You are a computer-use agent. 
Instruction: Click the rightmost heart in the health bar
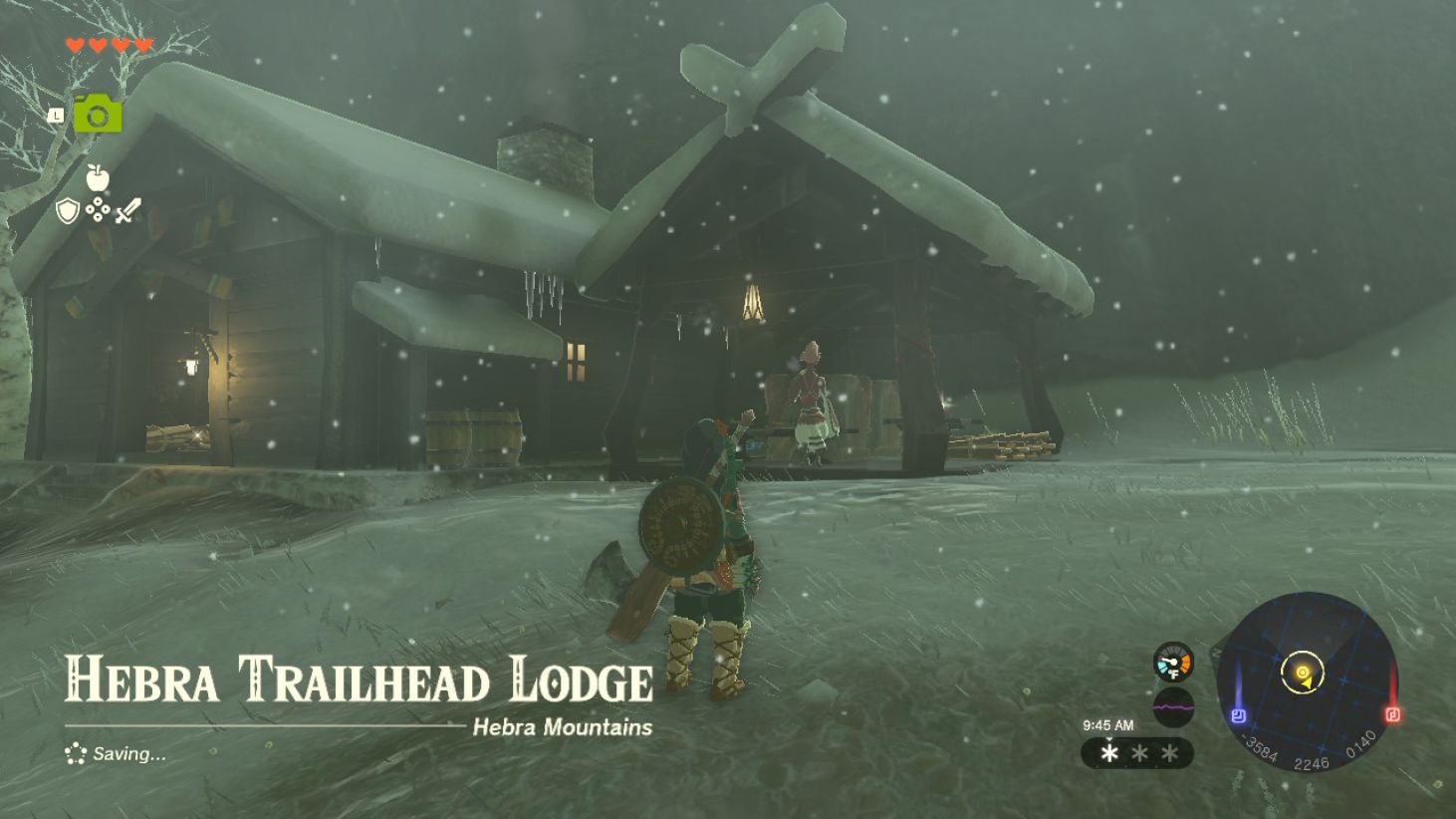coord(141,45)
